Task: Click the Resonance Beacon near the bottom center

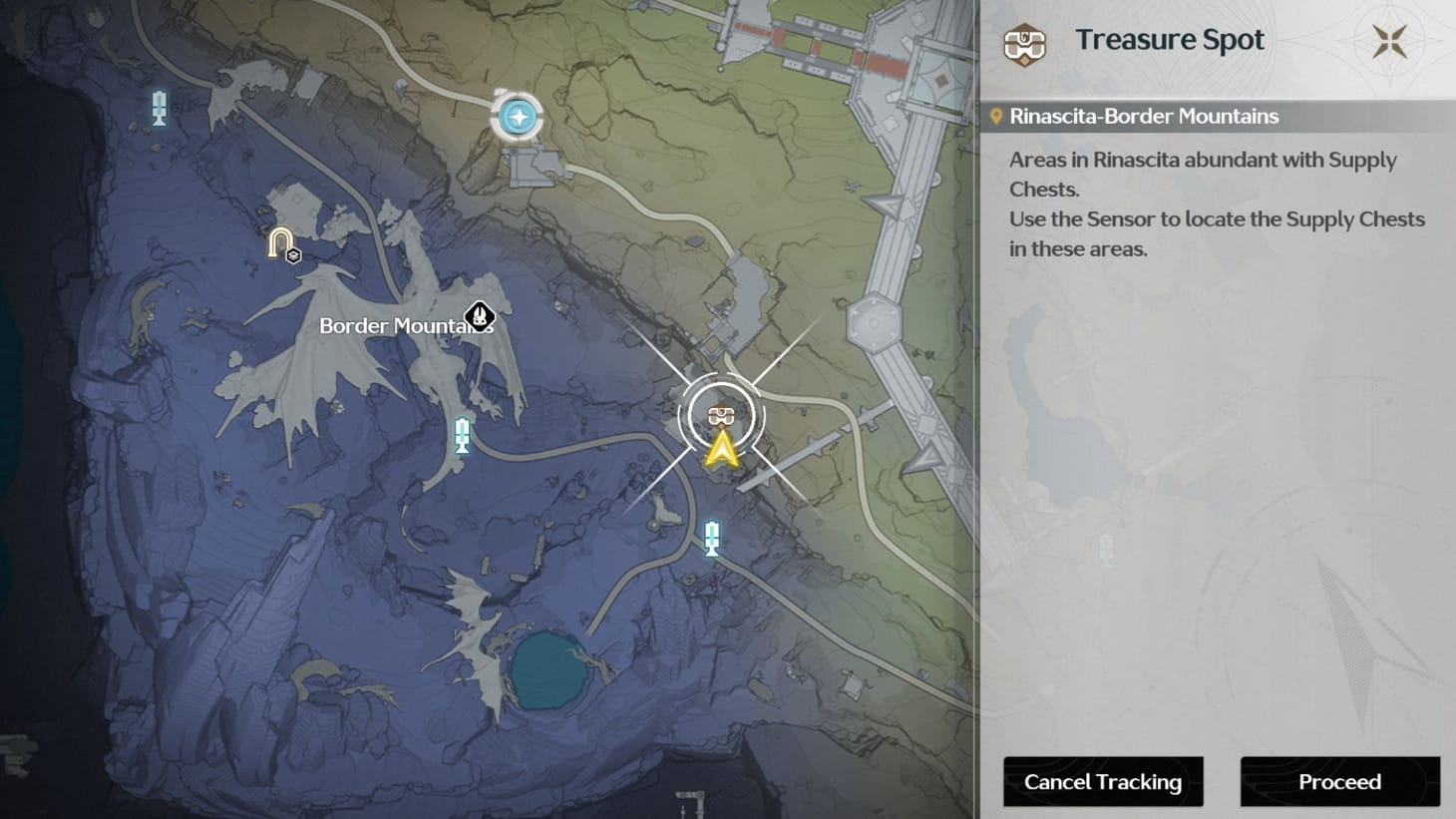Action: pos(711,537)
